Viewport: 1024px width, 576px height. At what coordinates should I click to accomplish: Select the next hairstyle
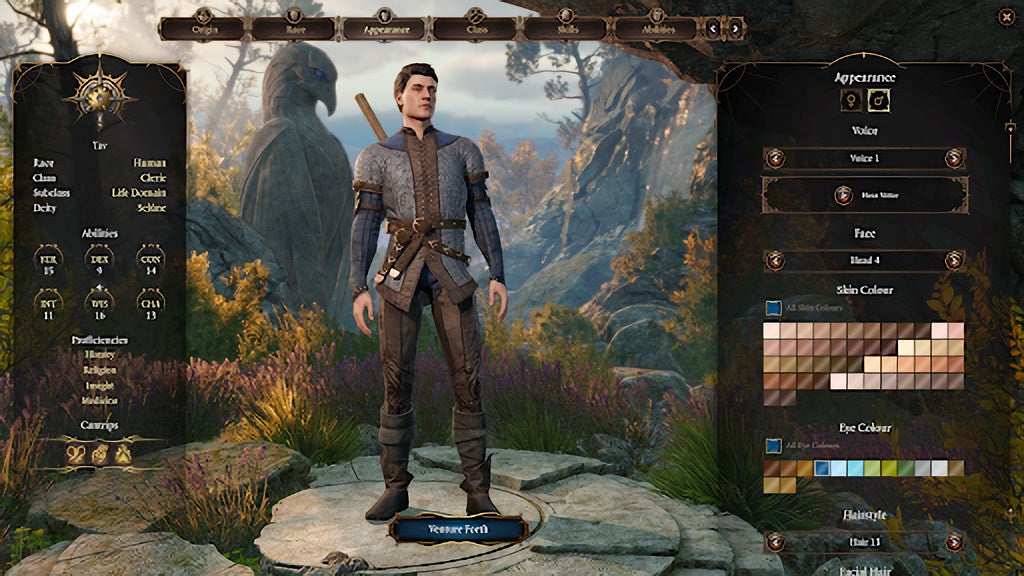tap(954, 542)
